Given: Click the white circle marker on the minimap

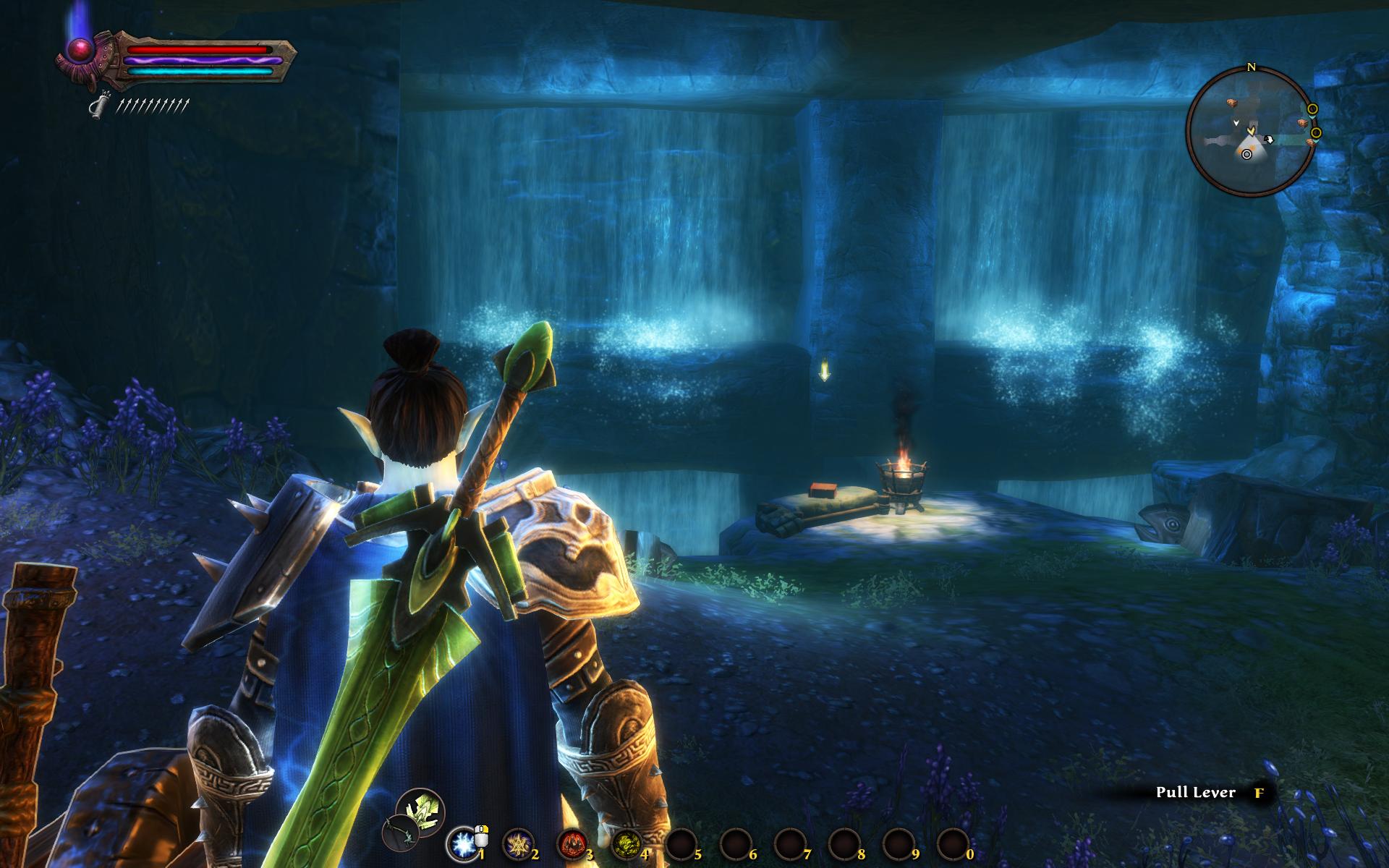Looking at the screenshot, I should click(x=1246, y=154).
